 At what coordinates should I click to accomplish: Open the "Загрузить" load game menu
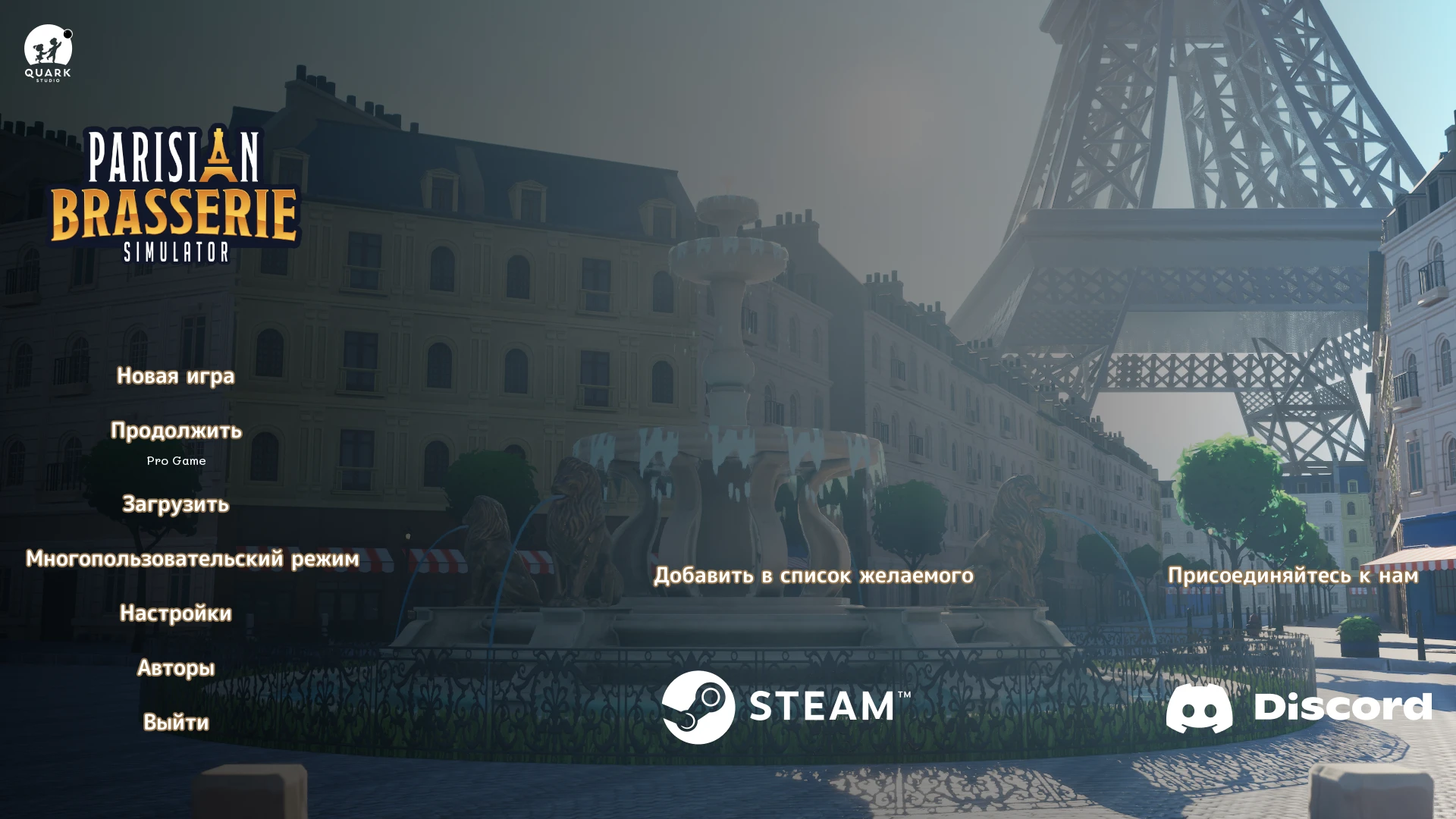click(175, 504)
